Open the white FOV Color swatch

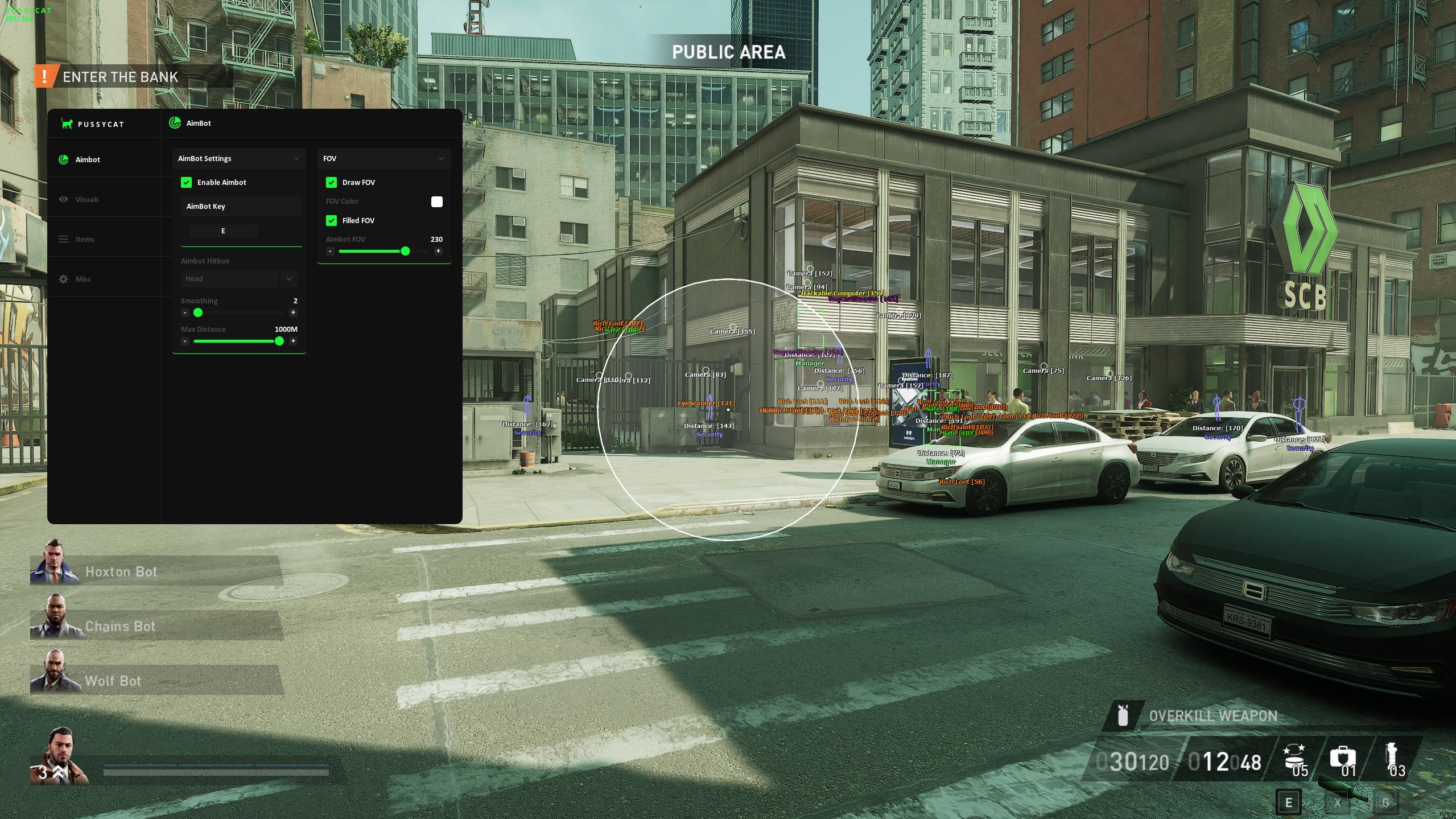[x=436, y=202]
